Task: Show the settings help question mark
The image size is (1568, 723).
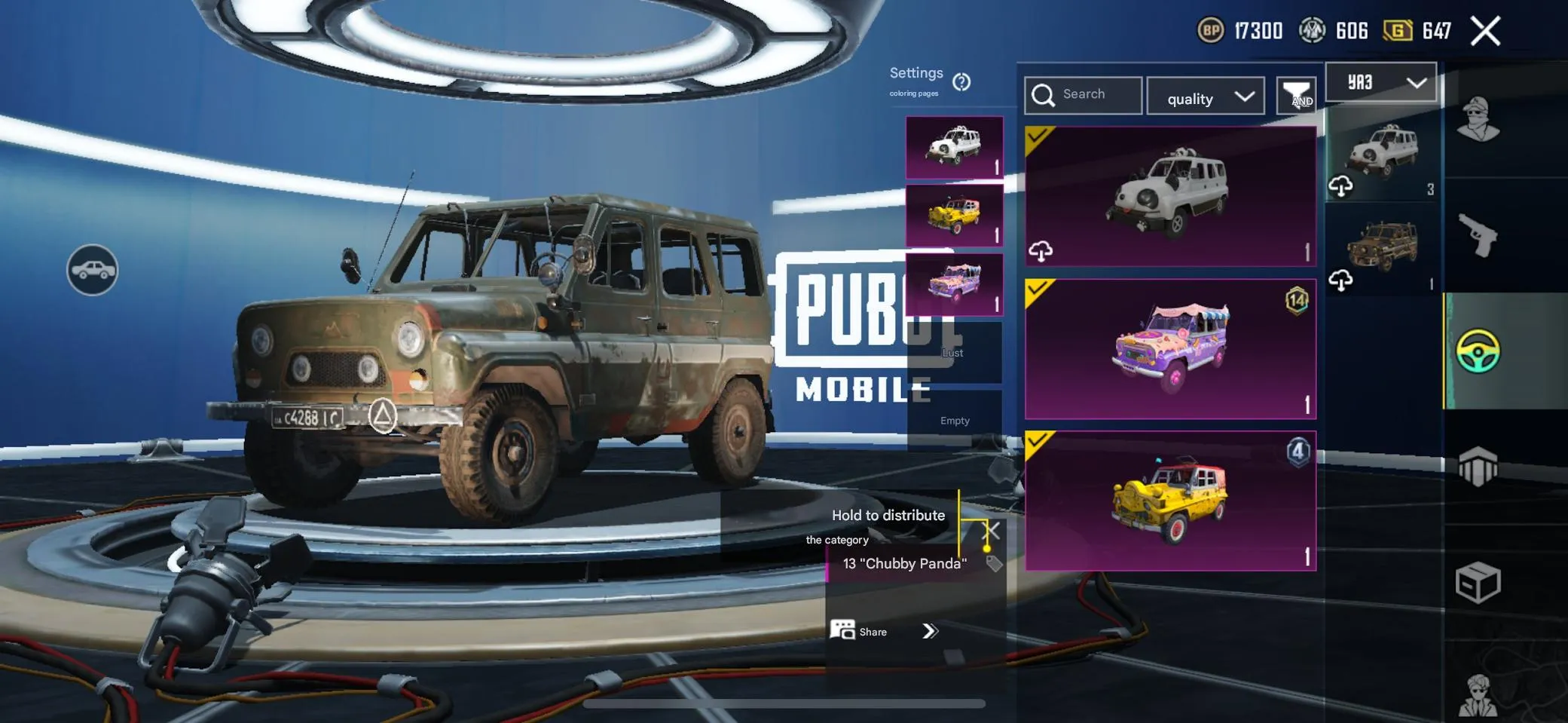Action: [x=961, y=81]
